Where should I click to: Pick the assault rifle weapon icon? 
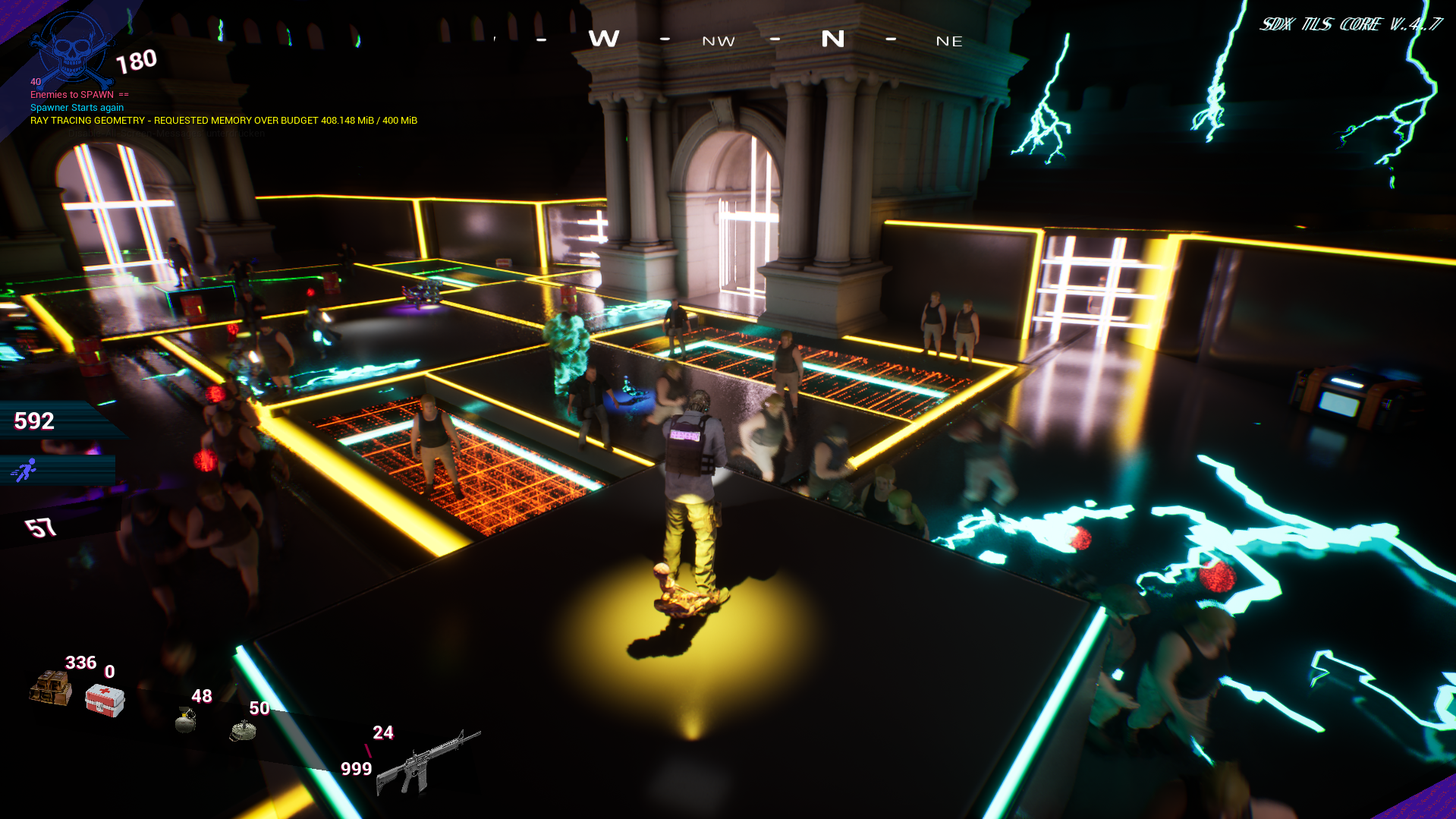click(x=427, y=762)
